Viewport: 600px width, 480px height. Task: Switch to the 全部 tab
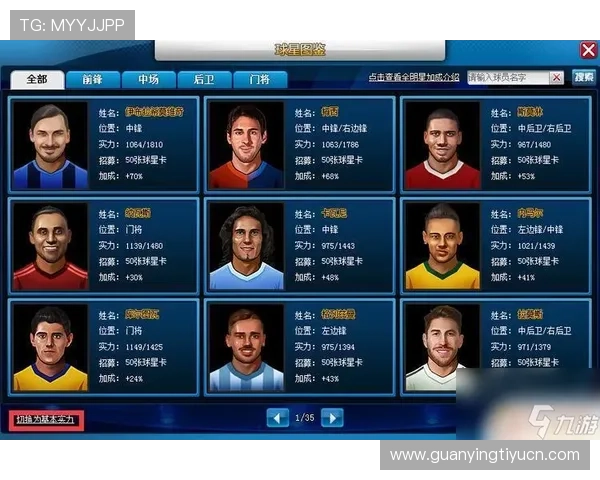click(37, 79)
